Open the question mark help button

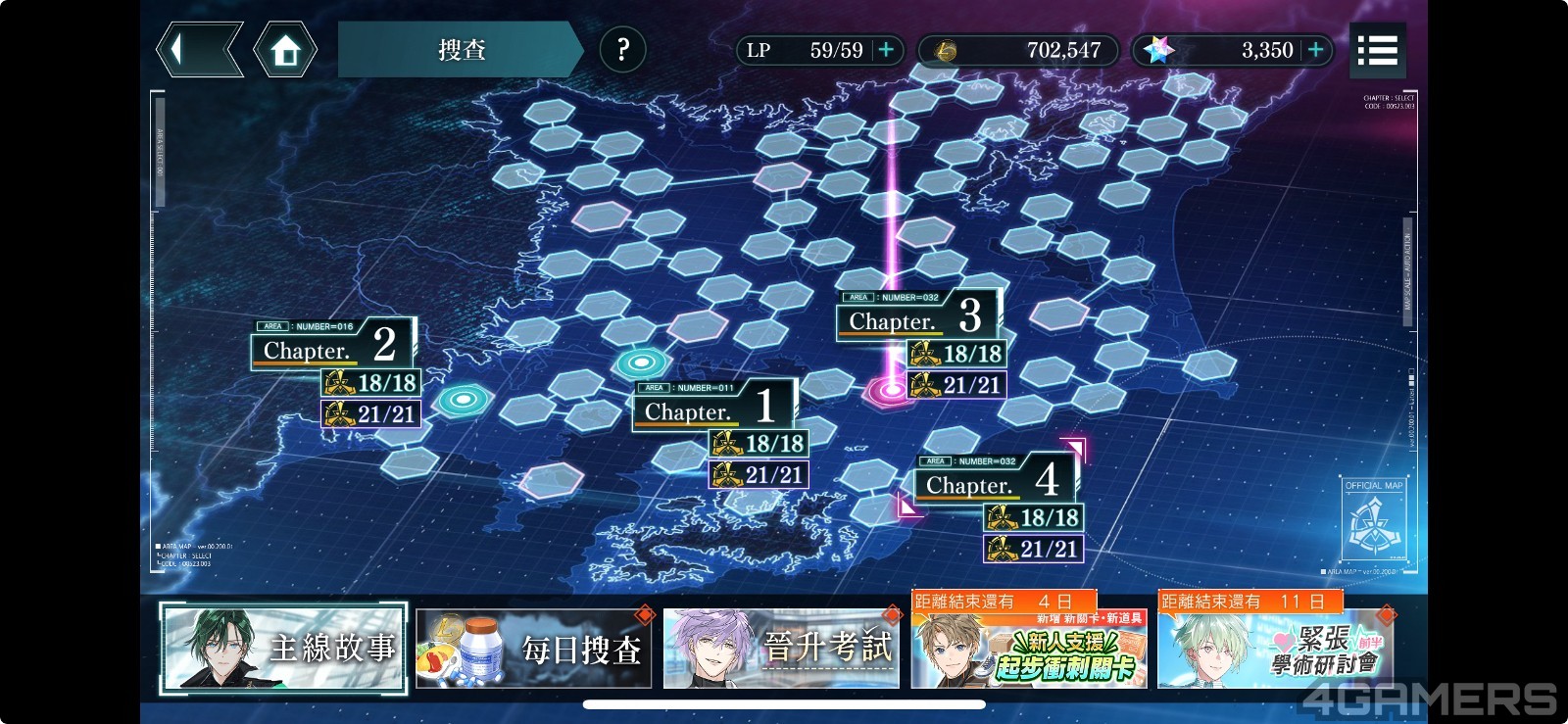pyautogui.click(x=622, y=49)
